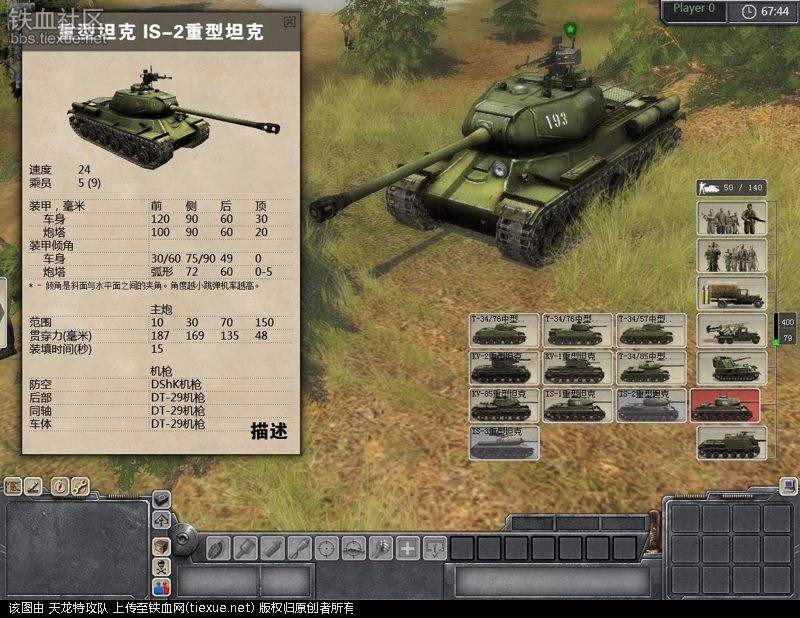This screenshot has height=618, width=800.
Task: Activate the crosshair targeting command
Action: [326, 548]
